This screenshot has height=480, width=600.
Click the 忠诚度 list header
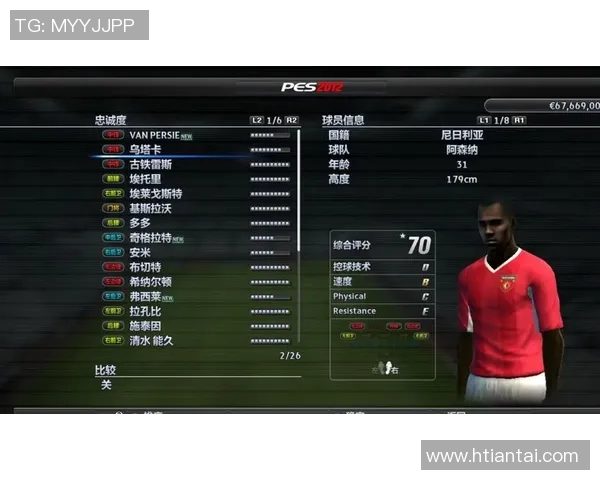[111, 120]
